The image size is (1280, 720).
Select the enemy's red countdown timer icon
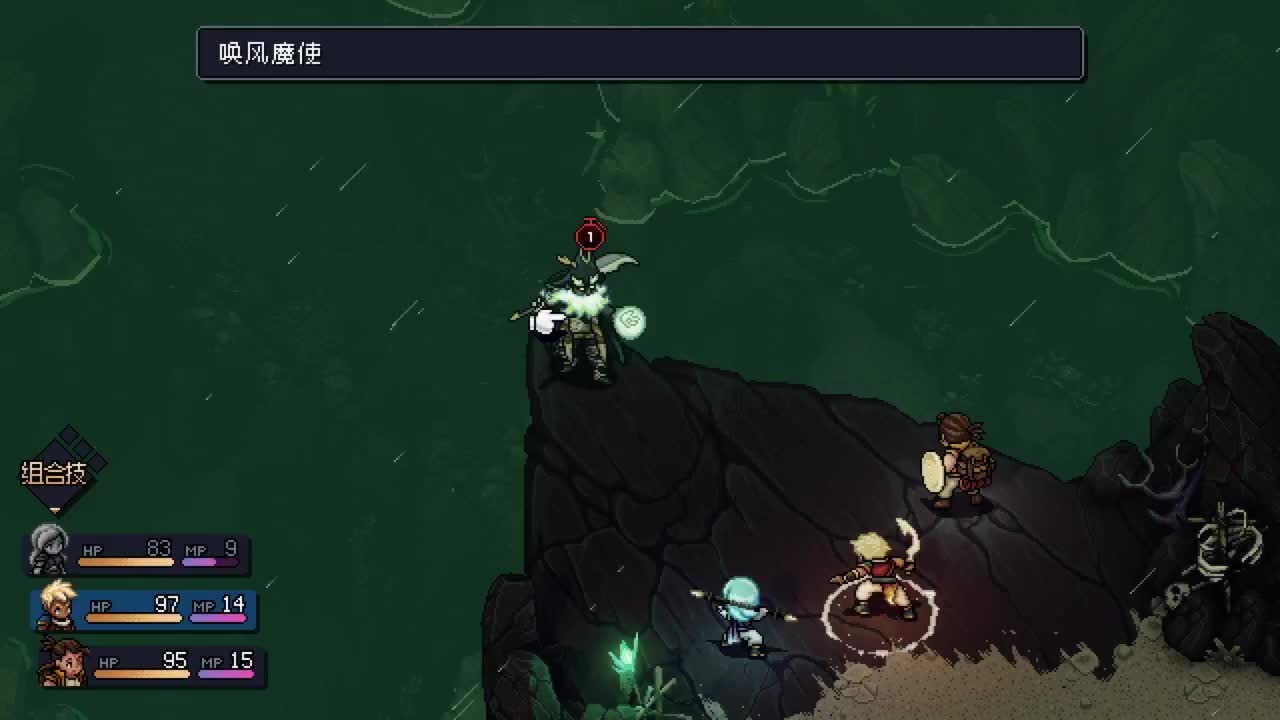589,236
